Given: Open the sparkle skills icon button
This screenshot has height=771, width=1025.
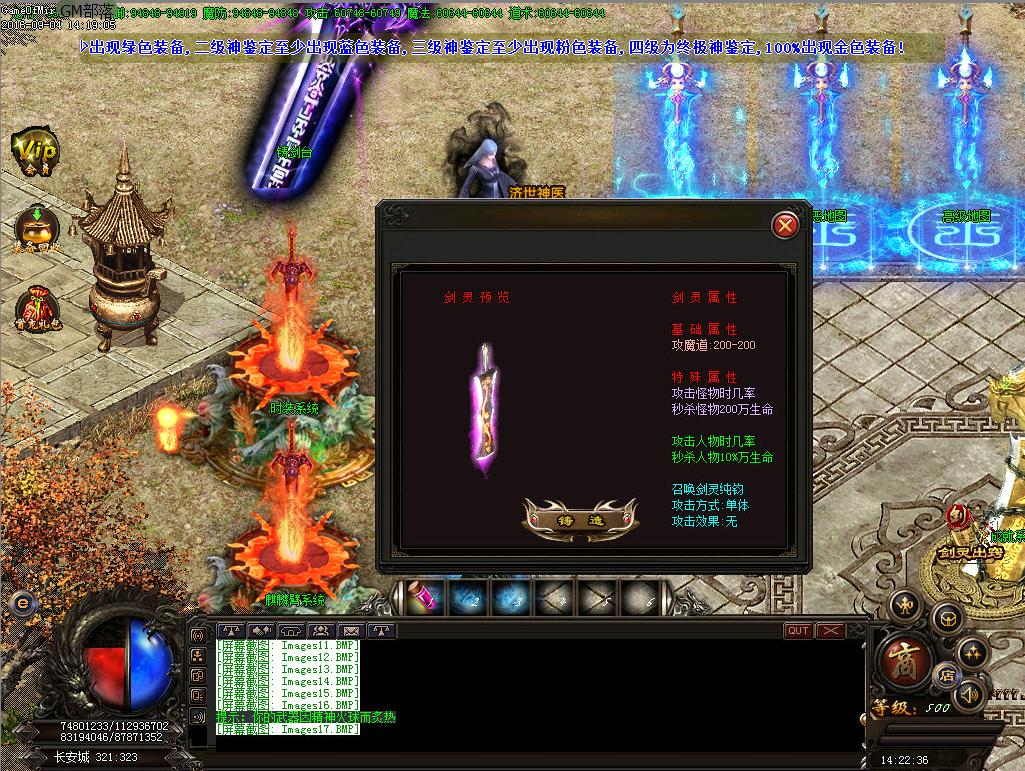Looking at the screenshot, I should (x=973, y=654).
